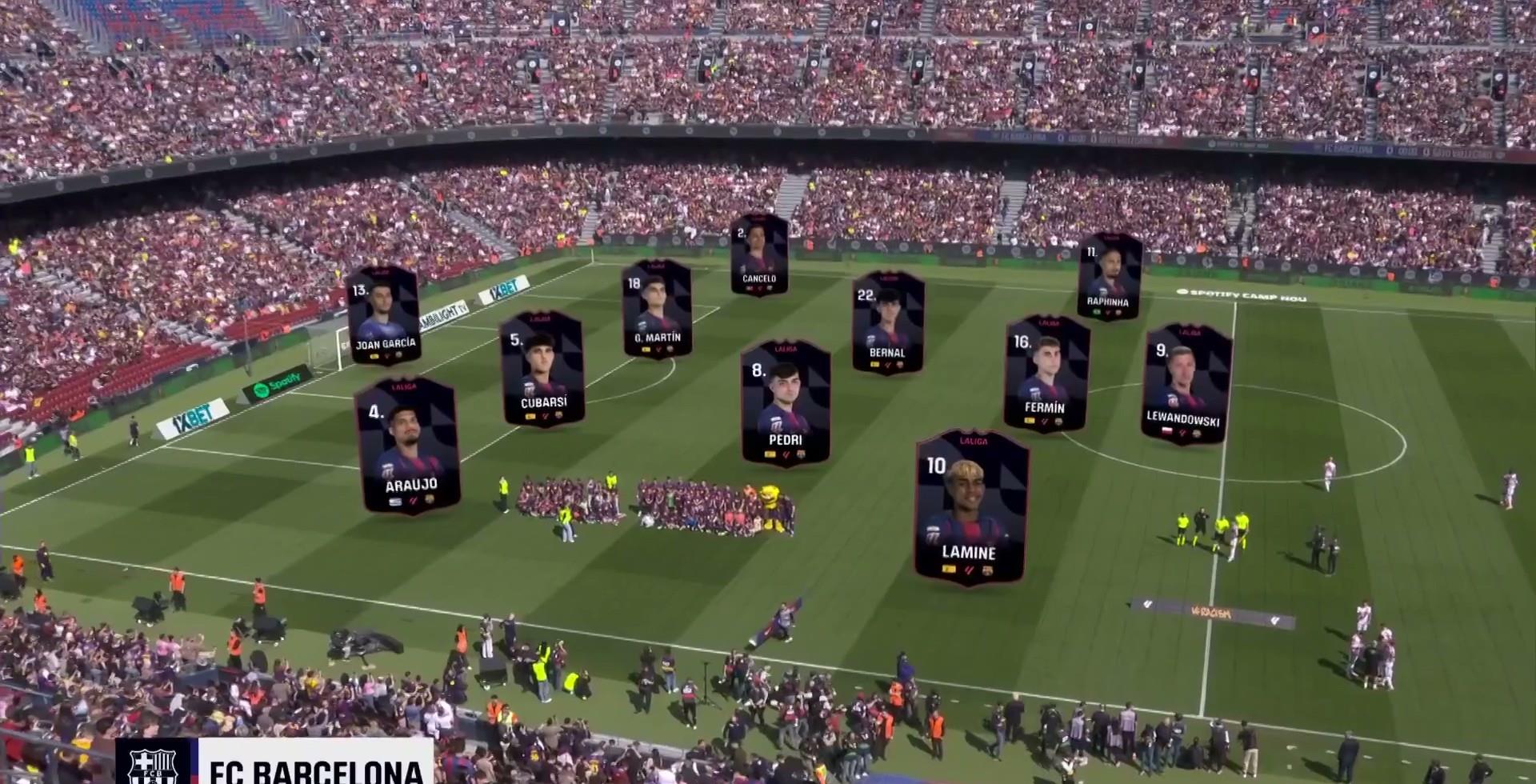Choose the Raphinha number 11 card
Screen dimensions: 1536x784
[x=1109, y=277]
